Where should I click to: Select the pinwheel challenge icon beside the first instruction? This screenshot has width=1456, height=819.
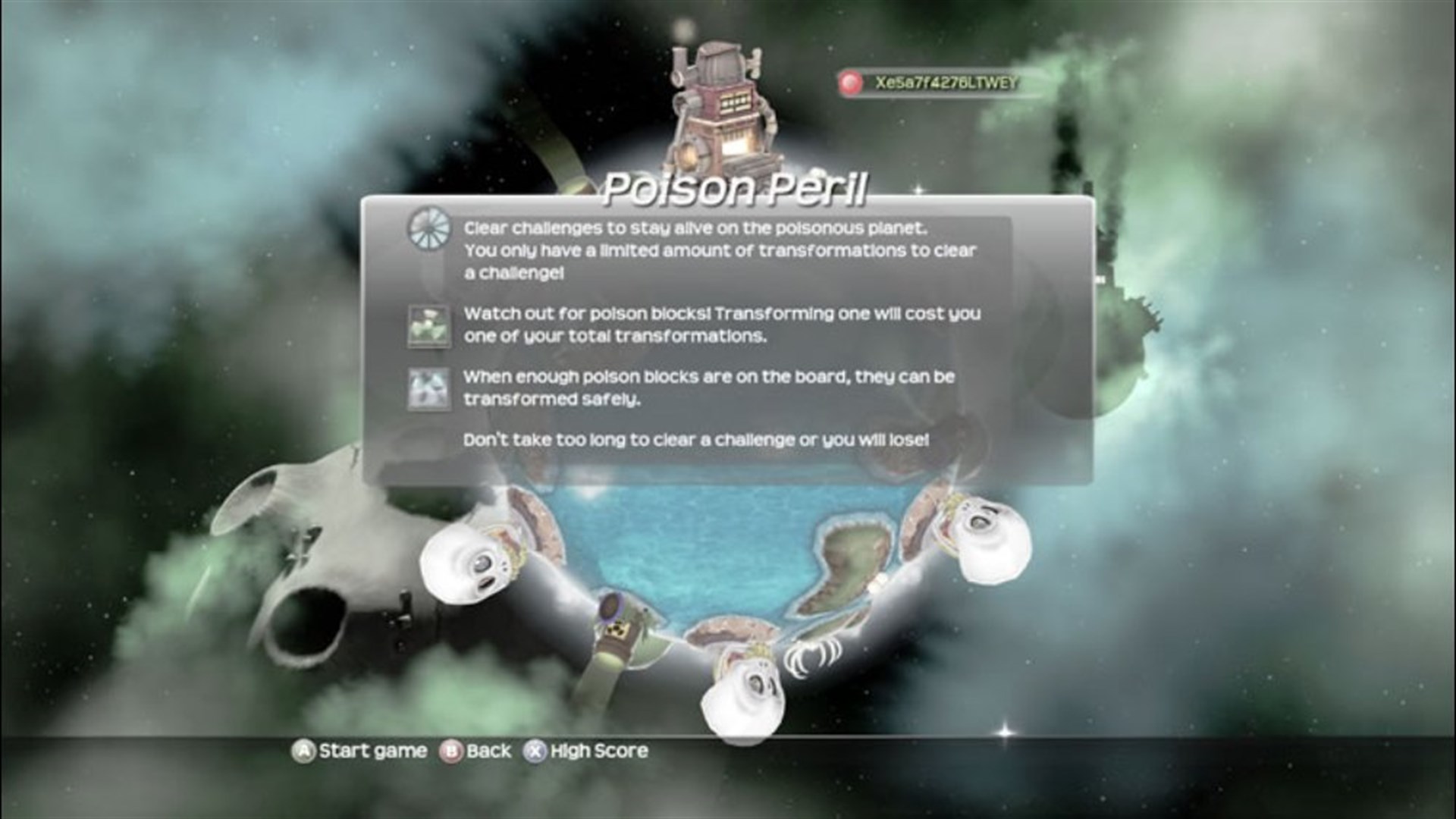coord(429,227)
